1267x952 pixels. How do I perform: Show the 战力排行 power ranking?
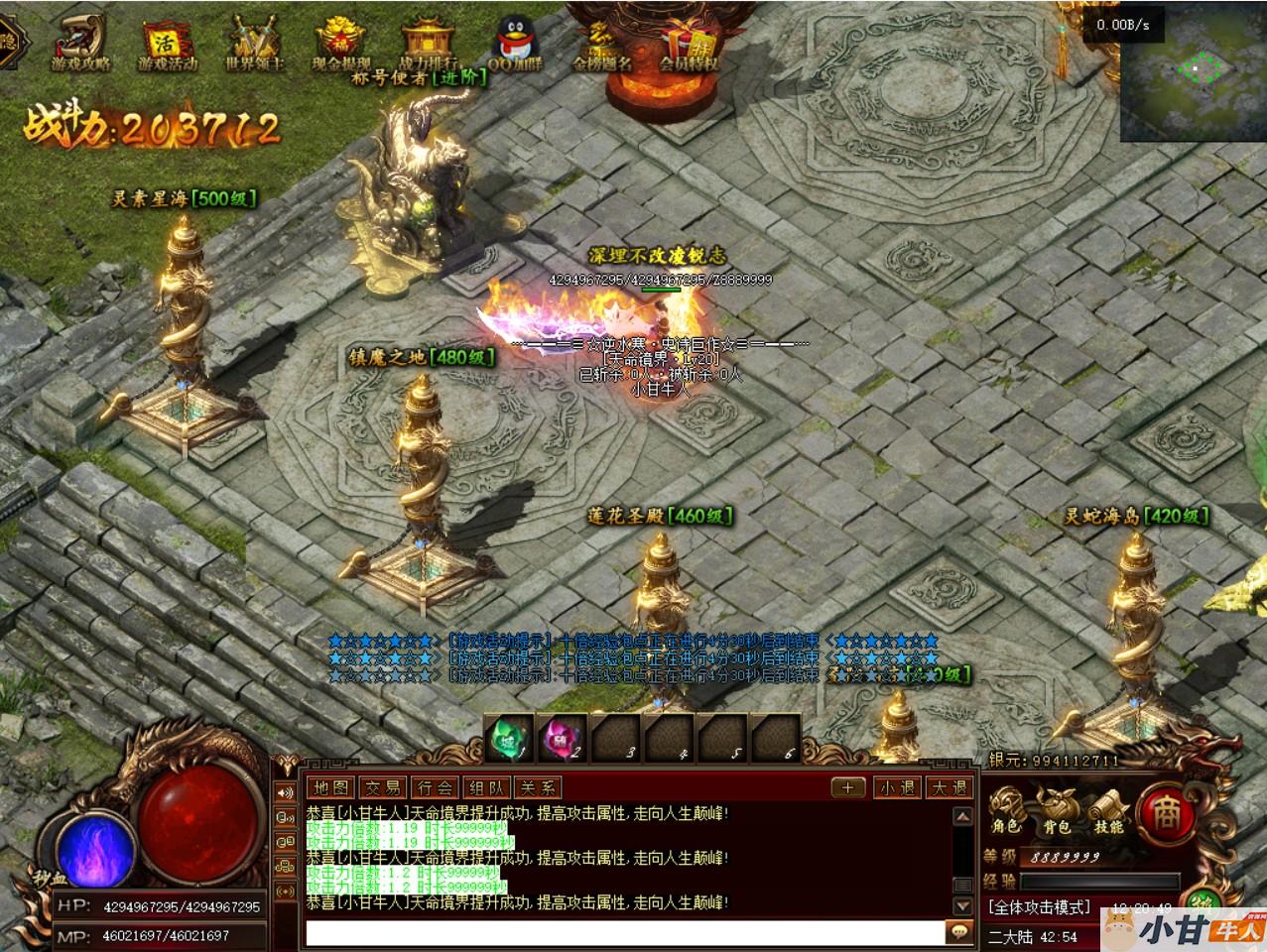pyautogui.click(x=428, y=43)
